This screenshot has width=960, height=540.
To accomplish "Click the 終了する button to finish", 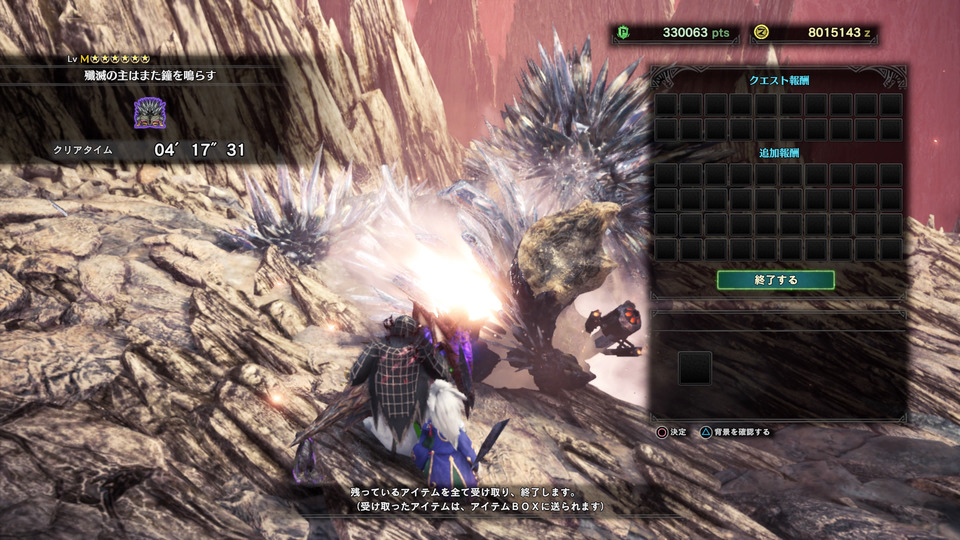I will [x=775, y=280].
